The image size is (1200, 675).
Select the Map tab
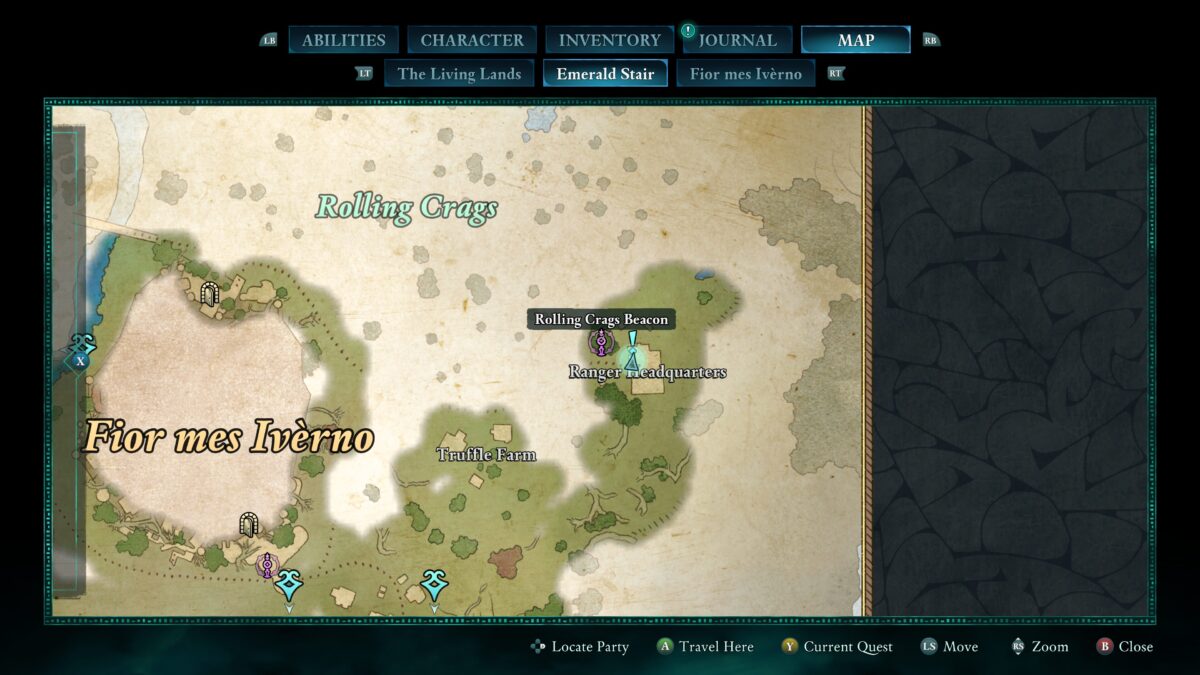point(855,40)
